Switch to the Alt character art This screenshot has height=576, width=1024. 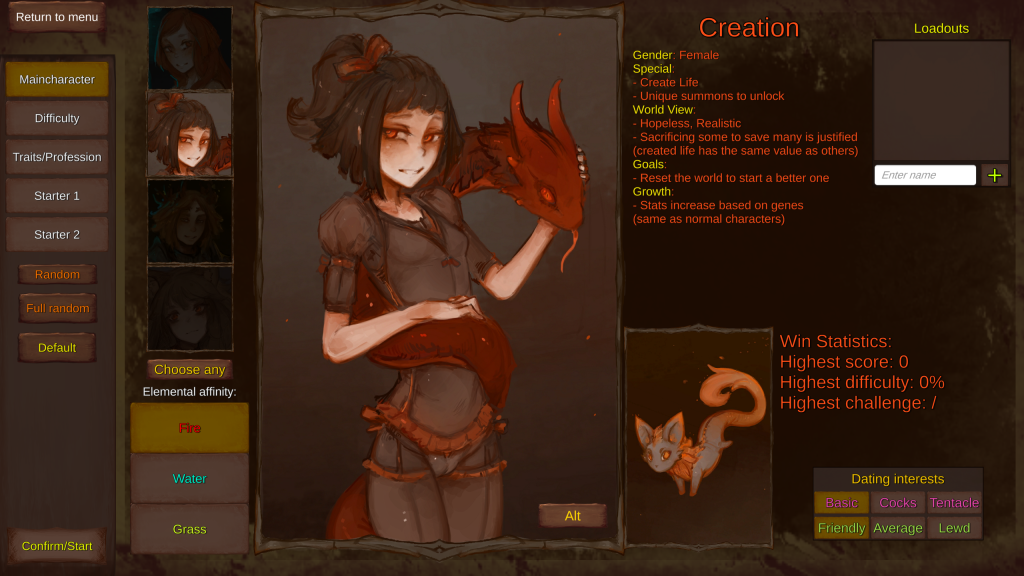pyautogui.click(x=573, y=516)
